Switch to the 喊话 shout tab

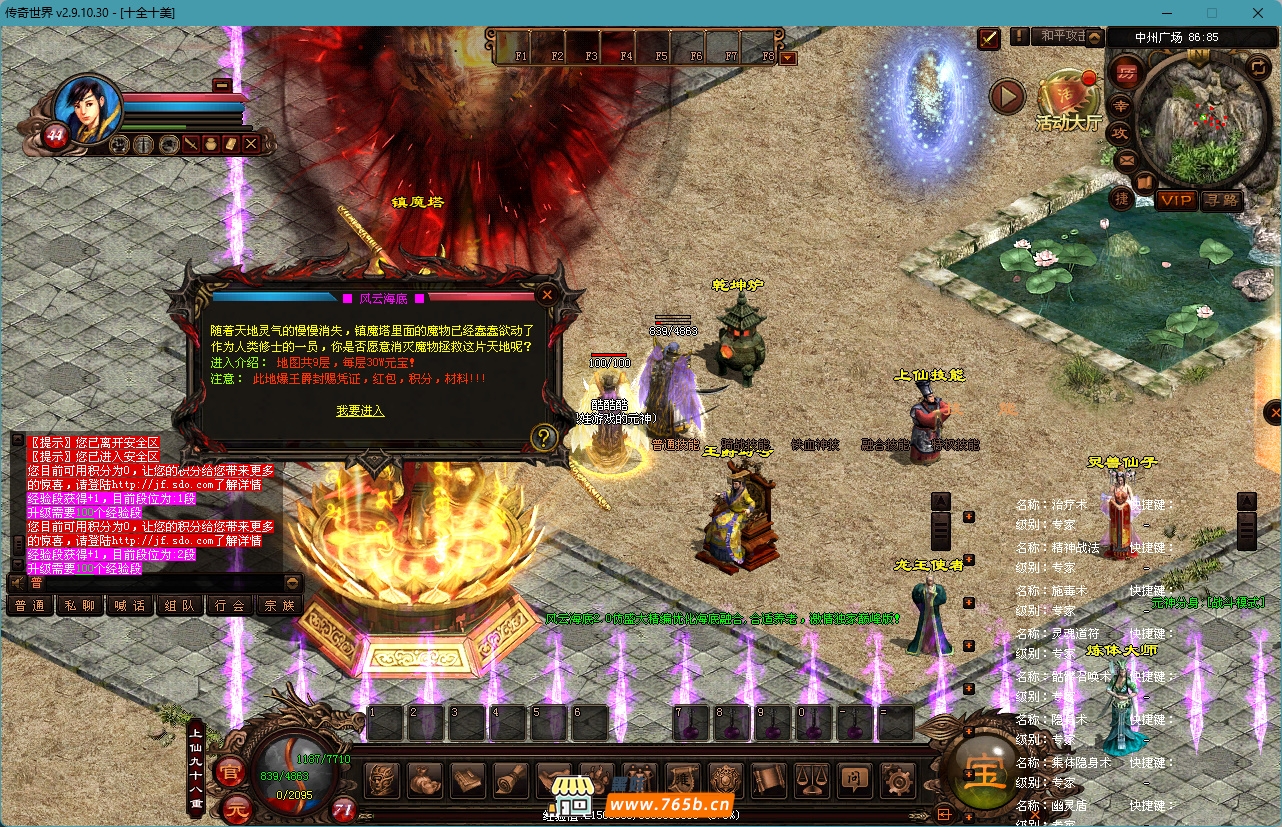pyautogui.click(x=130, y=605)
